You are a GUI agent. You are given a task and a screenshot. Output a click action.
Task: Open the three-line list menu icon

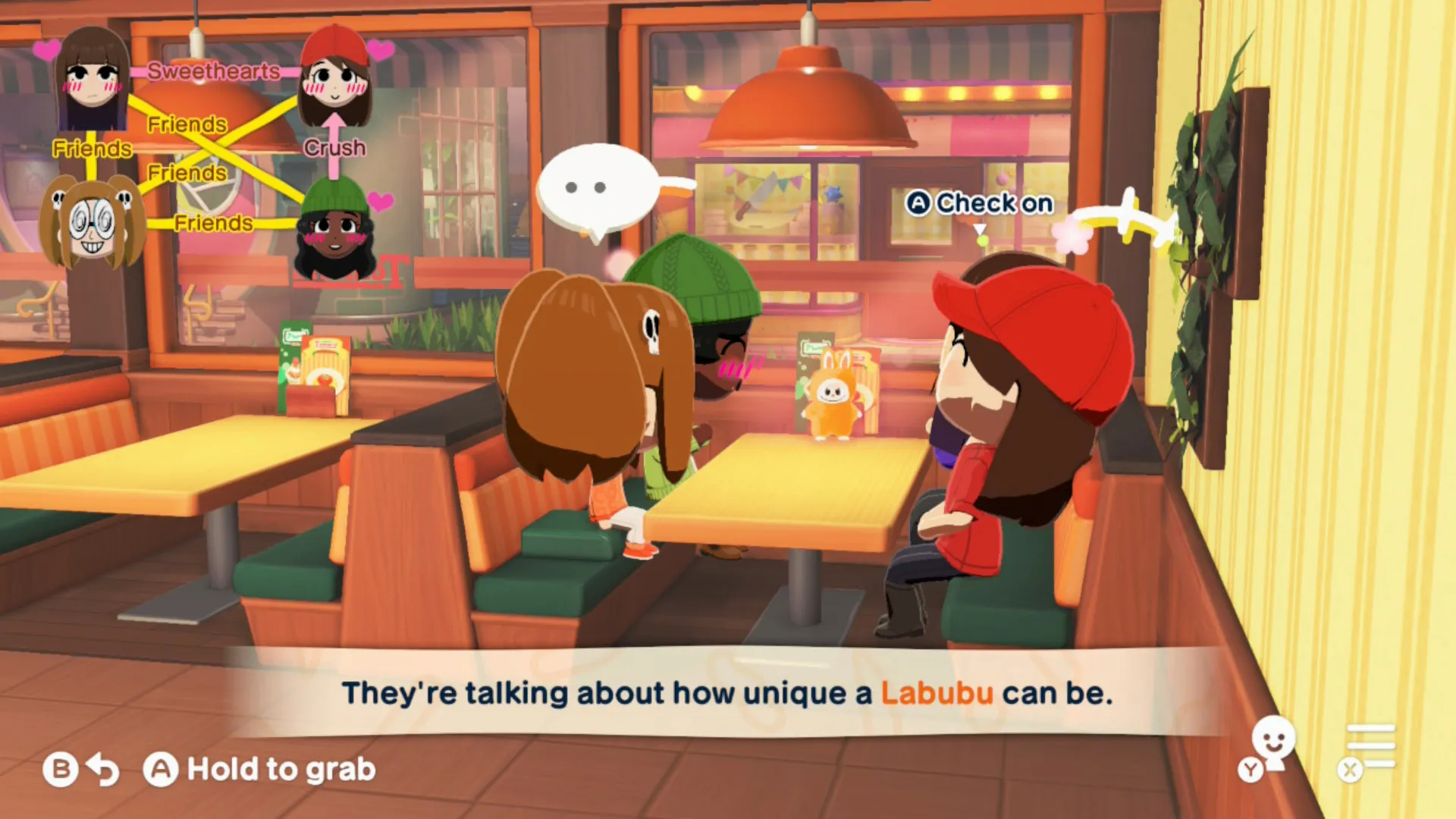(1370, 747)
